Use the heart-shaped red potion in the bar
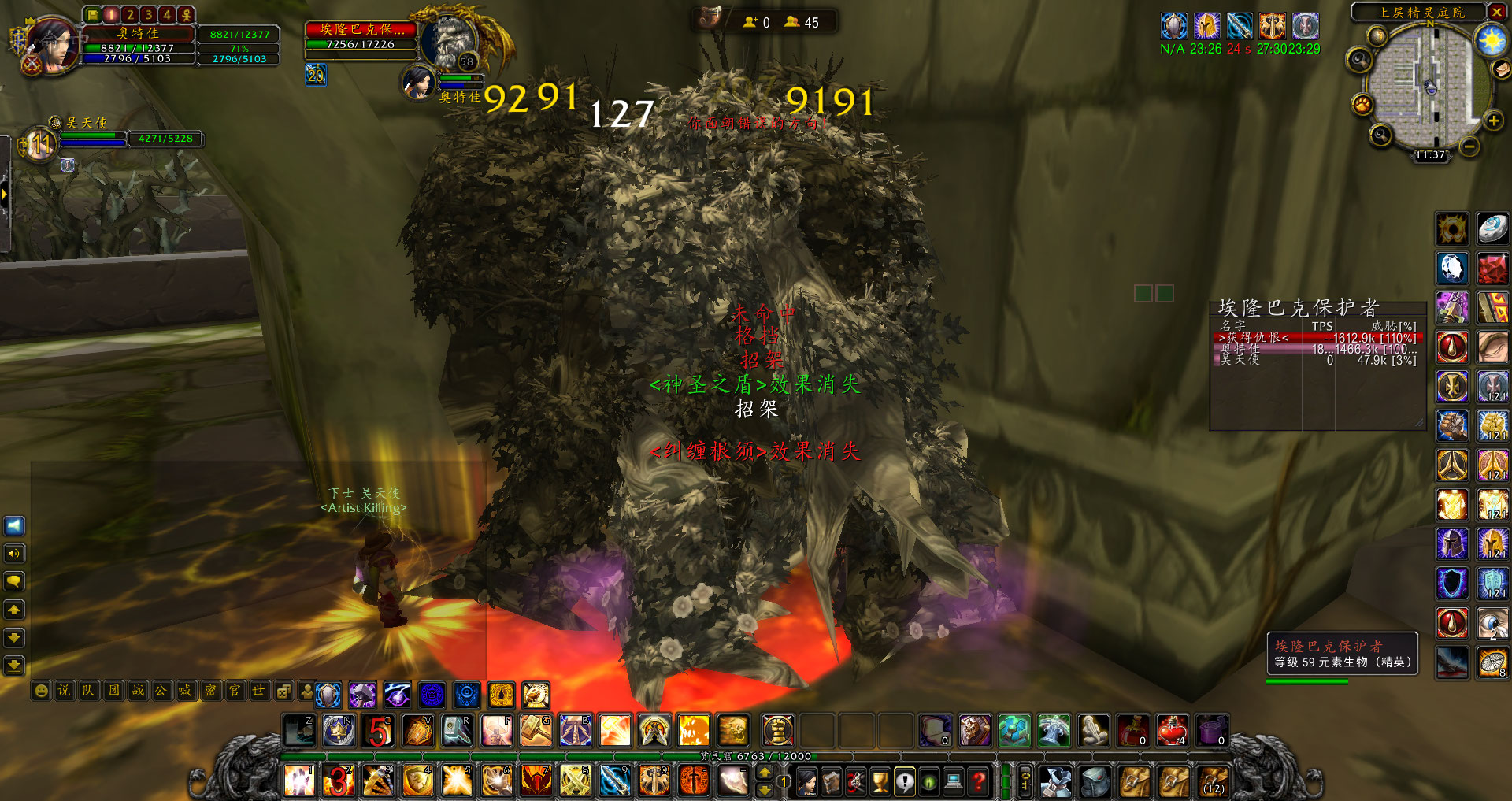 1172,731
